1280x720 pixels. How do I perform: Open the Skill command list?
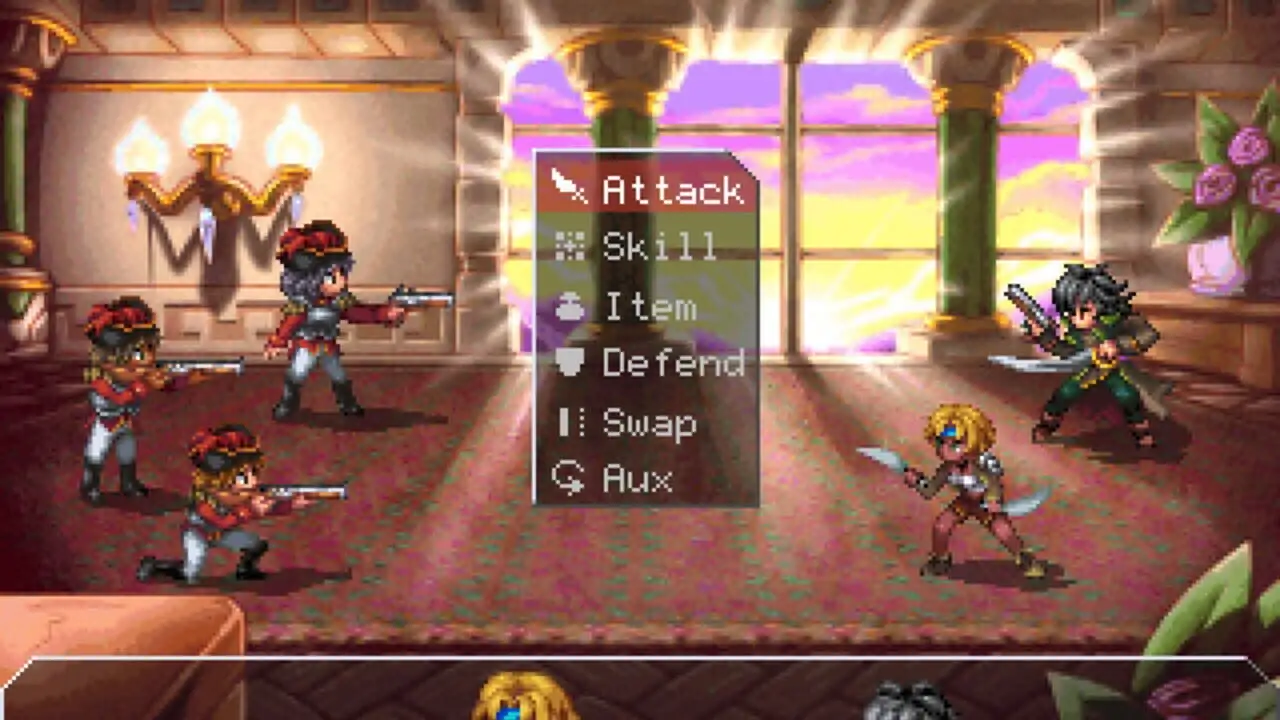click(647, 247)
